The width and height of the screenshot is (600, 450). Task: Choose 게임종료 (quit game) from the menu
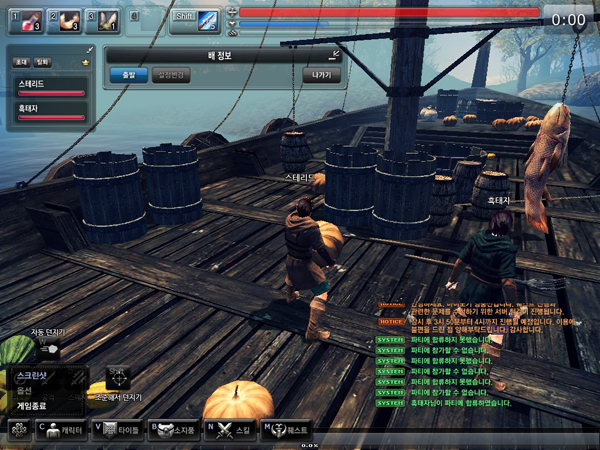click(32, 405)
